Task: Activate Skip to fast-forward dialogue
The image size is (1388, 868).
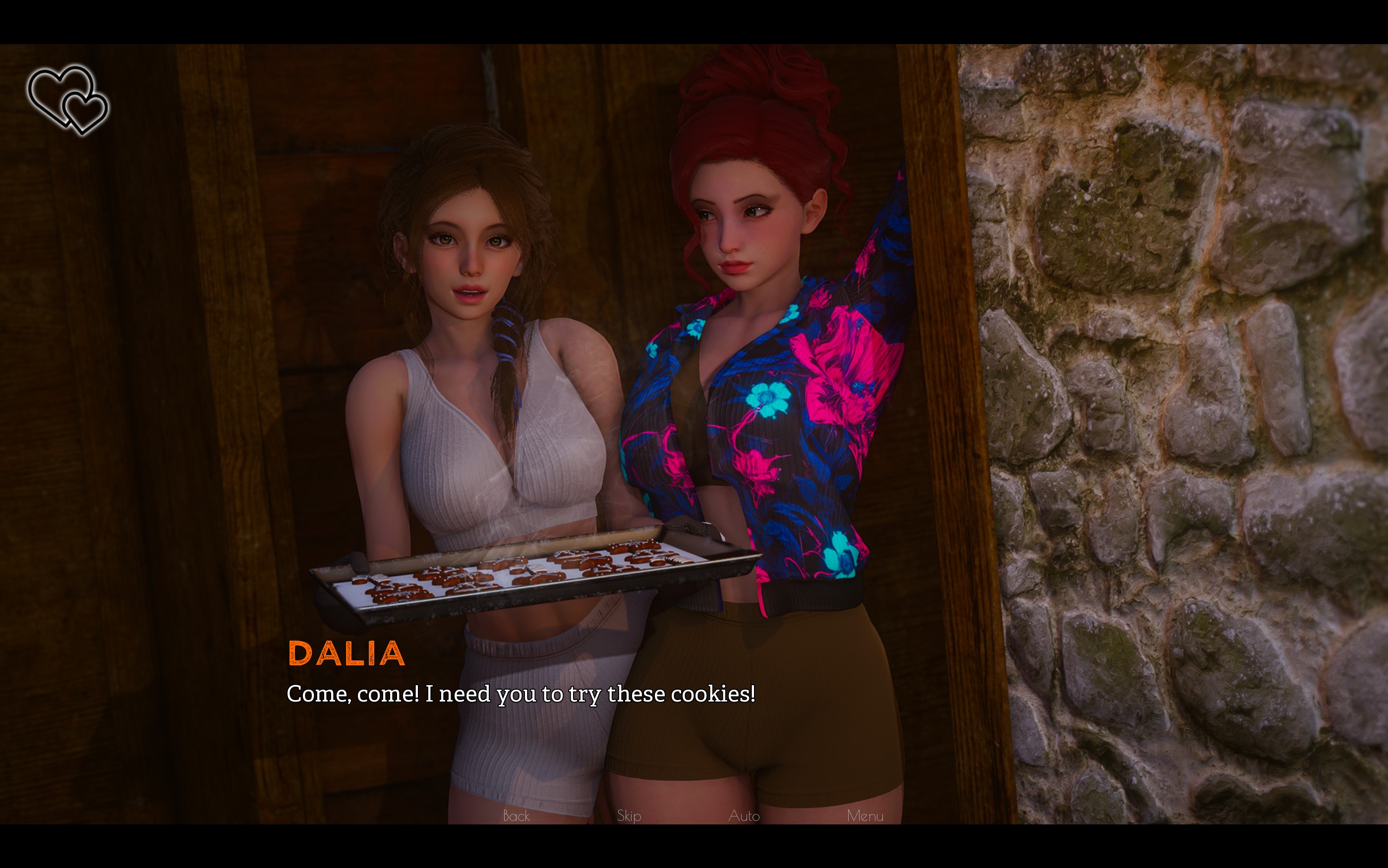Action: pos(629,815)
